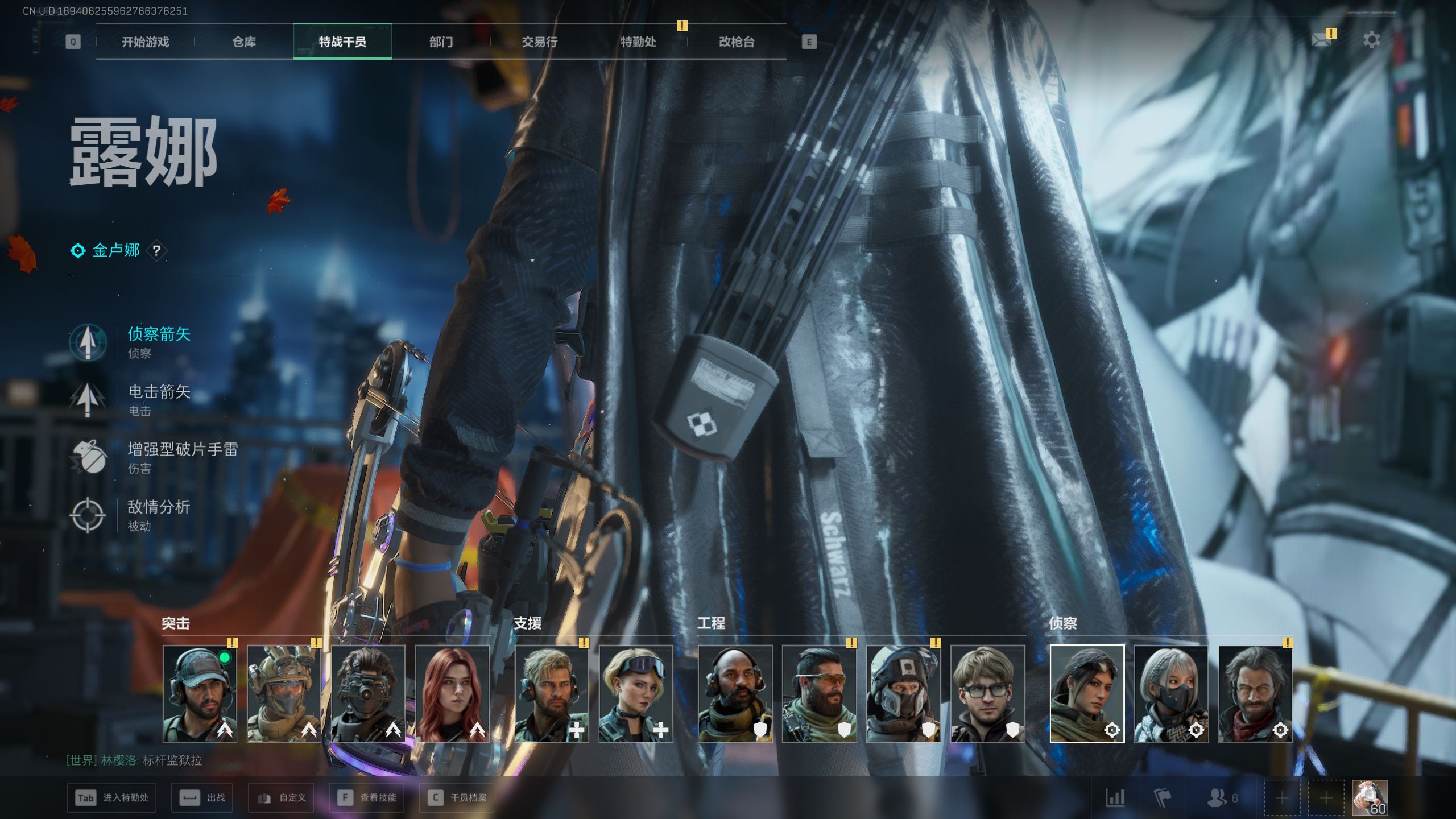Viewport: 1456px width, 819px height.
Task: View the 敌情分析 passive skill
Action: (x=158, y=515)
